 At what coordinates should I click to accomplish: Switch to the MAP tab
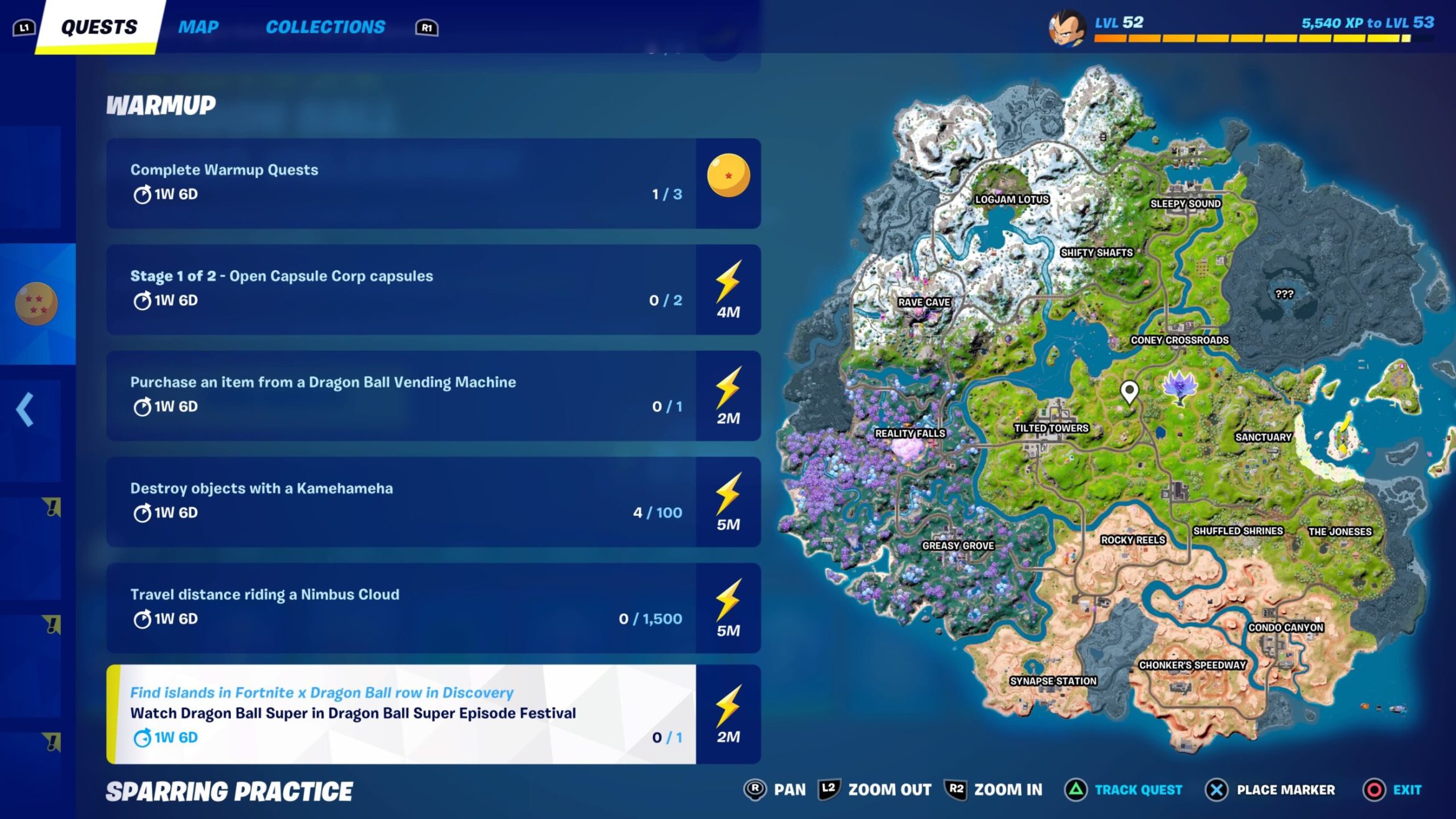tap(198, 26)
